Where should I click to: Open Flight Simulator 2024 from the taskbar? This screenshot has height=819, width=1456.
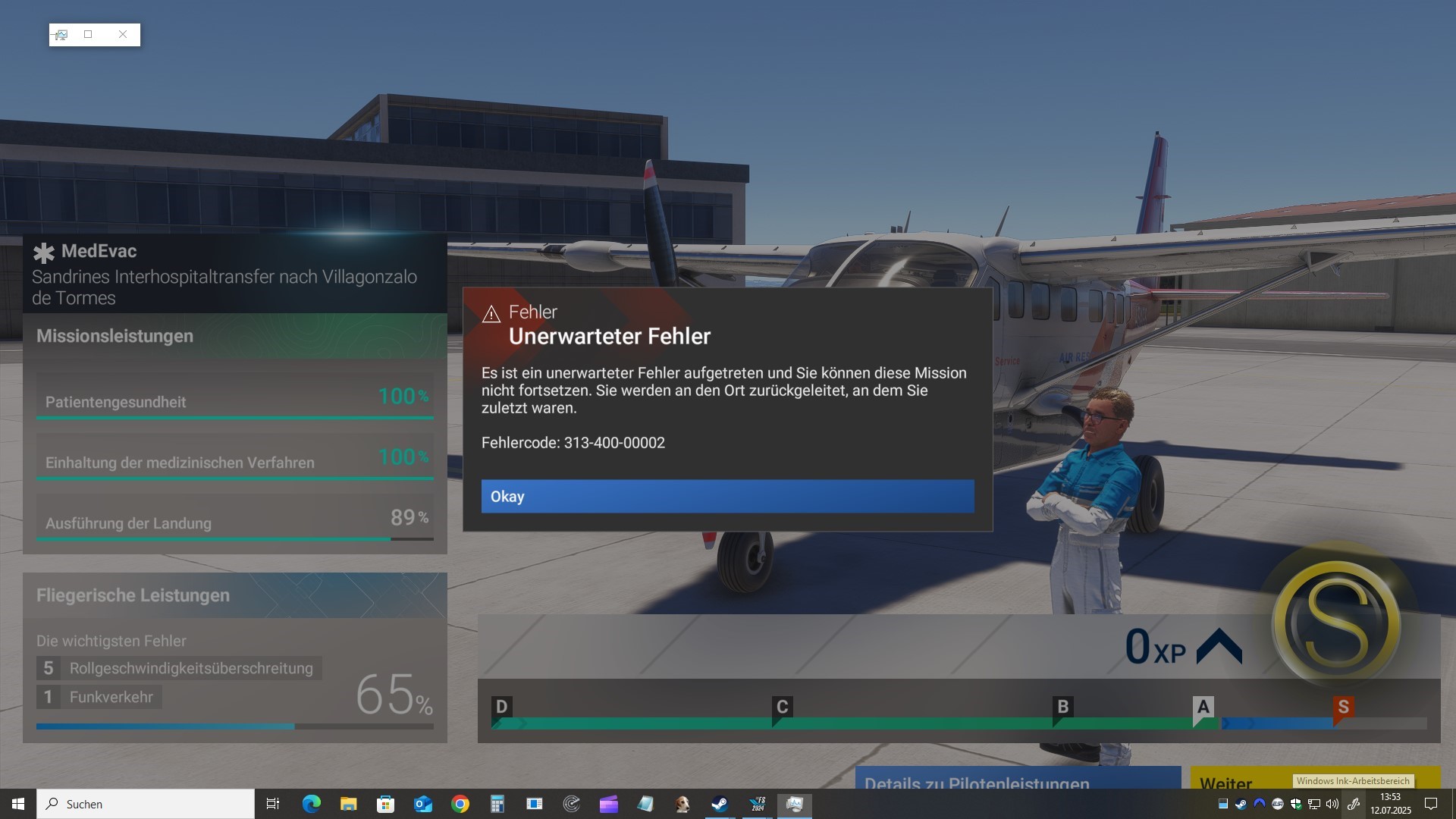[x=758, y=804]
